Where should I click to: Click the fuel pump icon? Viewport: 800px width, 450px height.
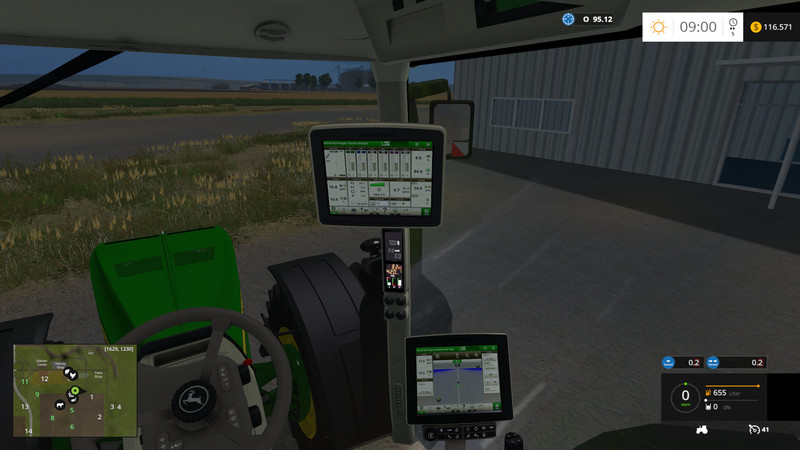tap(709, 393)
